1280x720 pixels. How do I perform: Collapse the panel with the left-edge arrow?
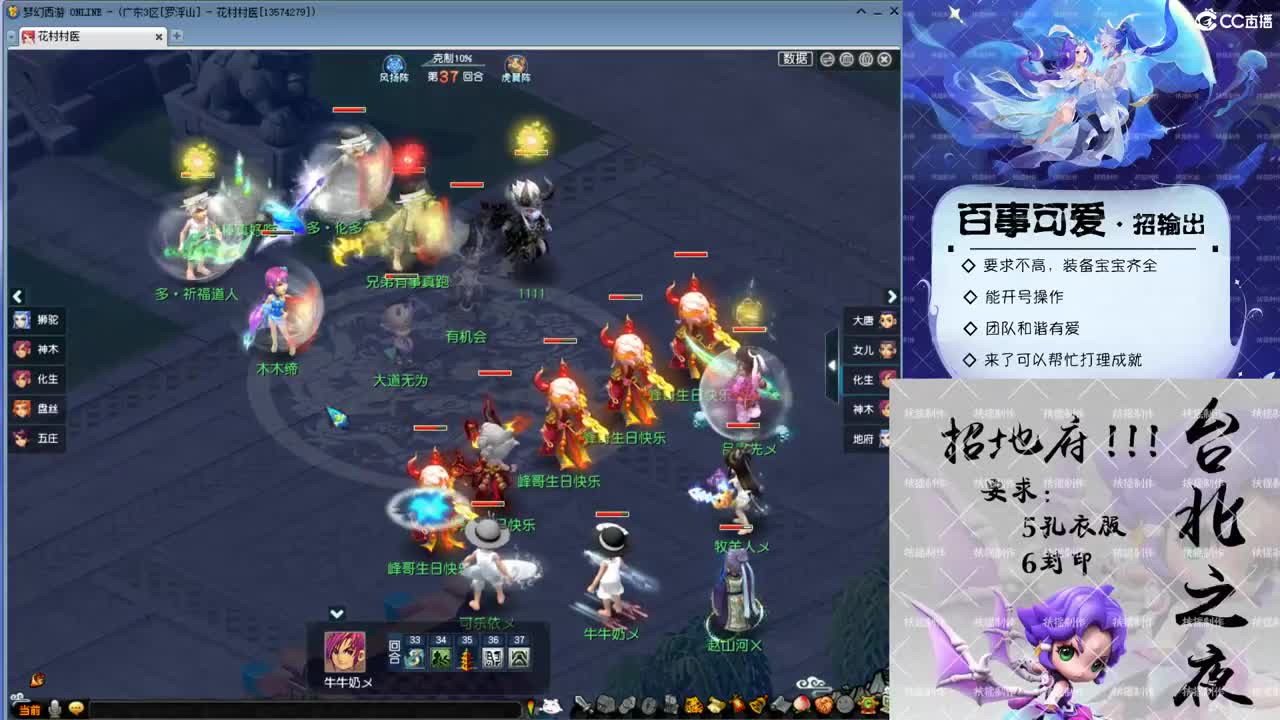coord(17,296)
